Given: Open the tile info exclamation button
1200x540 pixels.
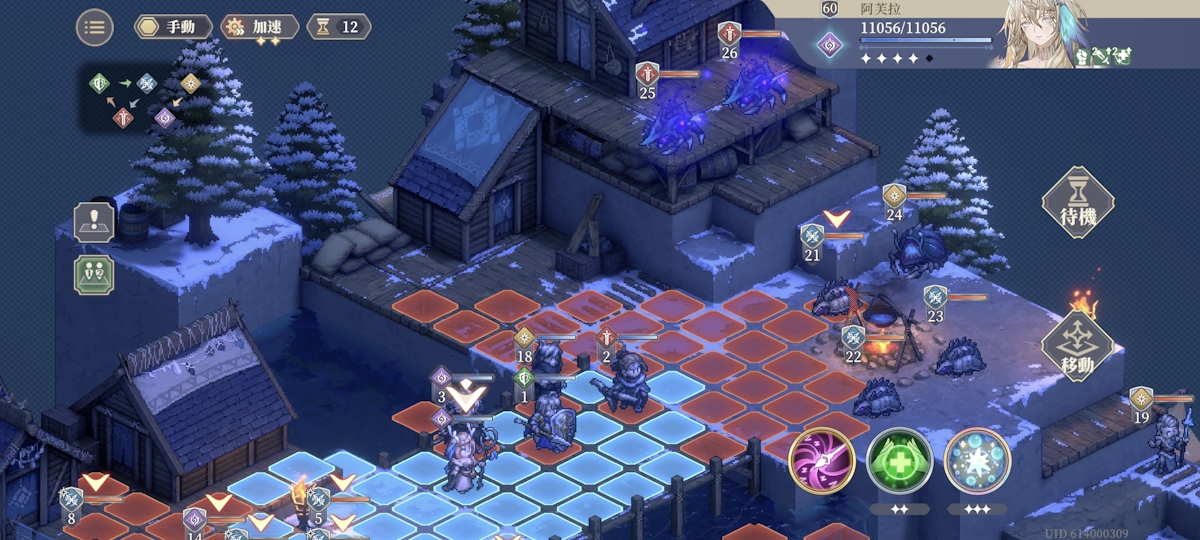Looking at the screenshot, I should coord(94,222).
